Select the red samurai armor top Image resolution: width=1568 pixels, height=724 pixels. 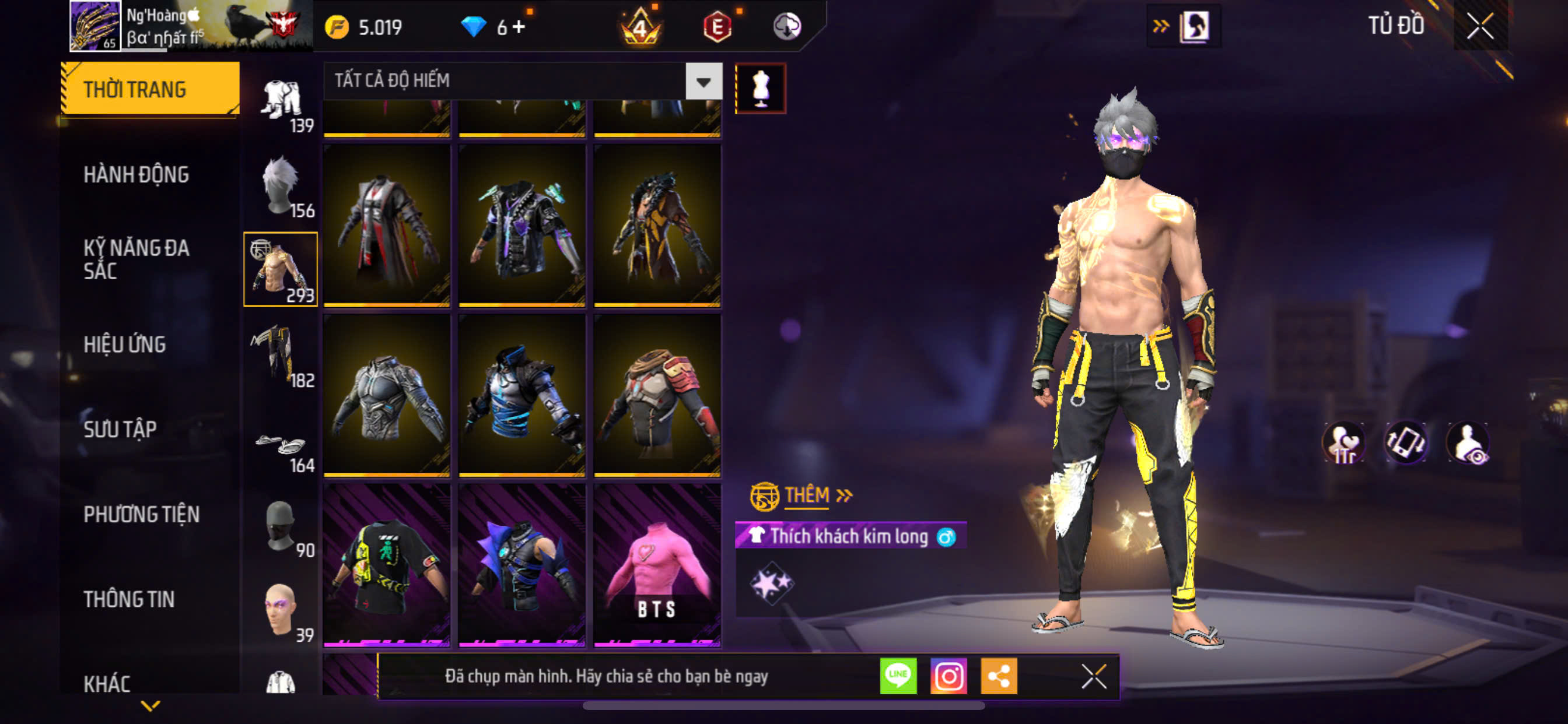[x=657, y=394]
